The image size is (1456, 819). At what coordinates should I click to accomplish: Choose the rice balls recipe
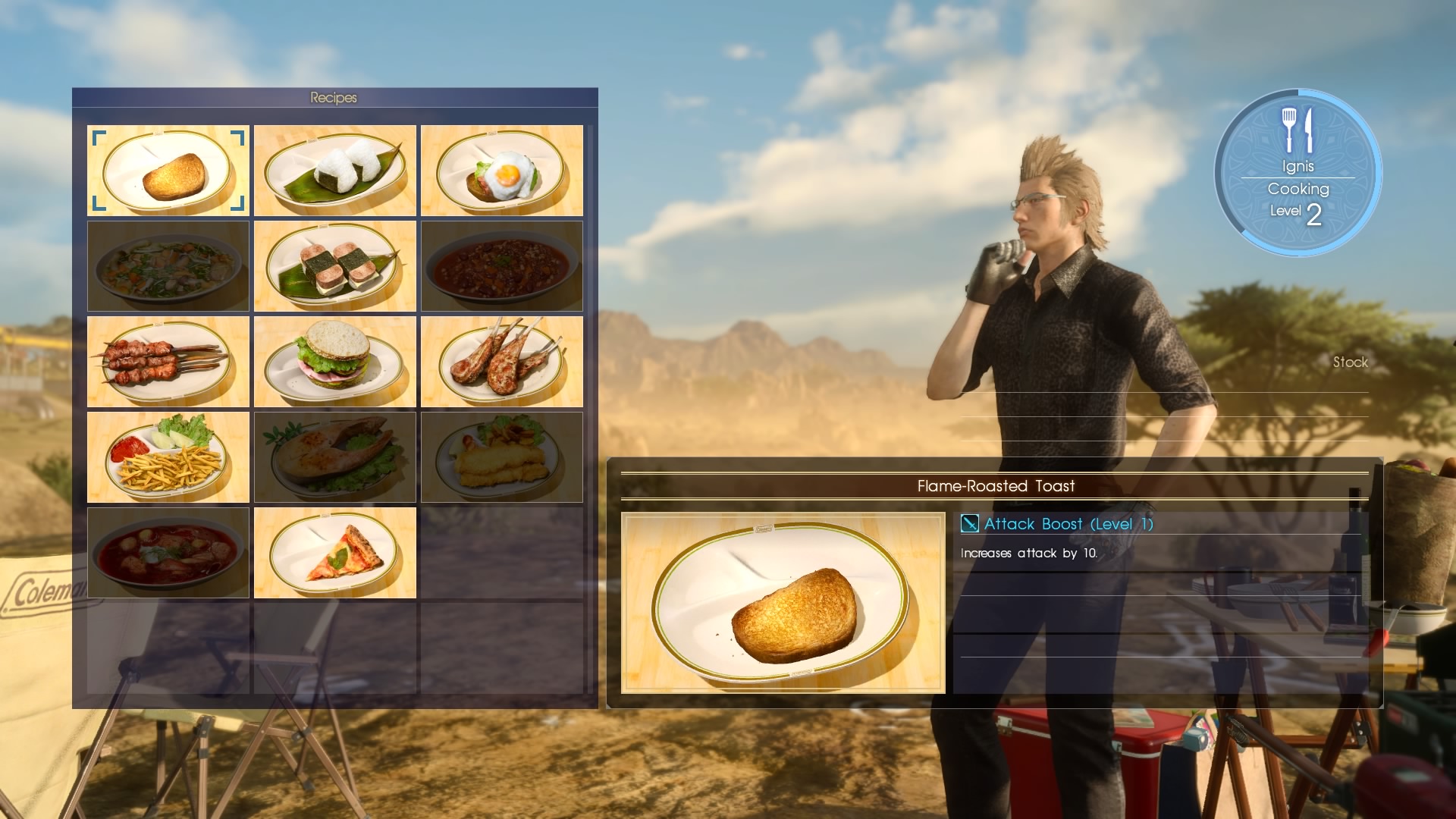click(335, 171)
